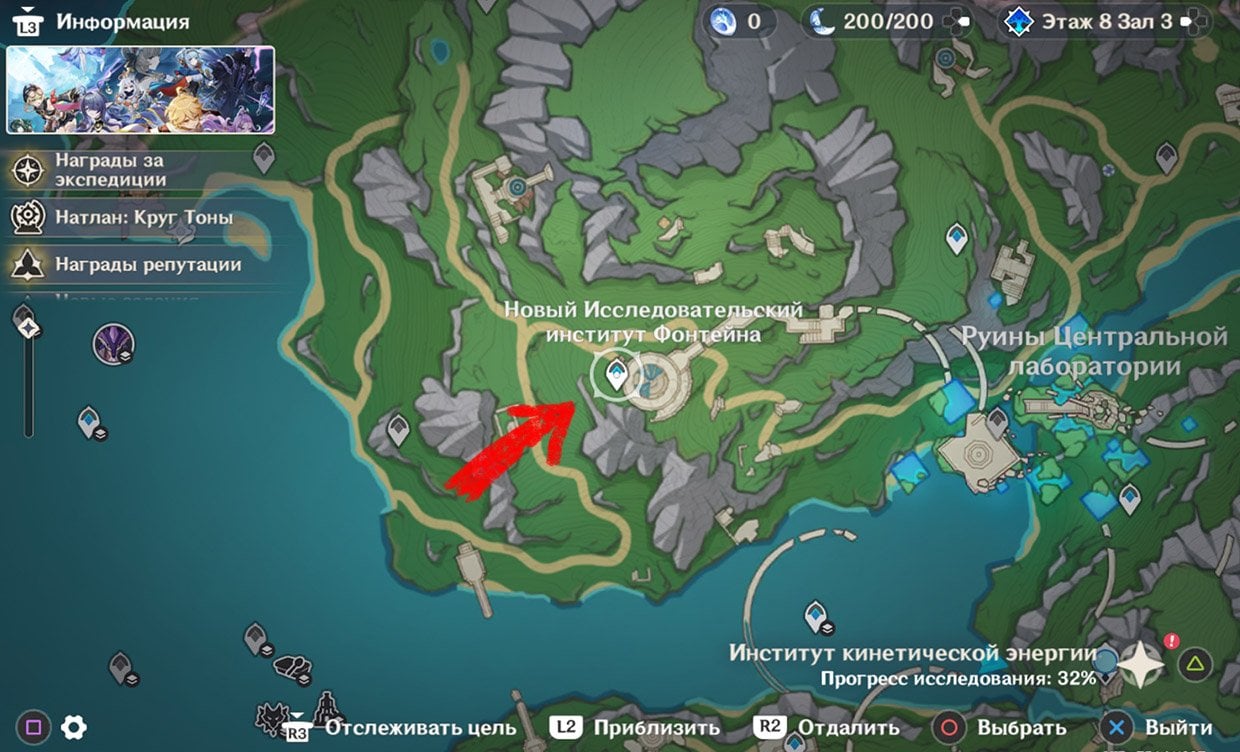Image resolution: width=1240 pixels, height=752 pixels.
Task: Open map settings gear icon
Action: [x=73, y=727]
